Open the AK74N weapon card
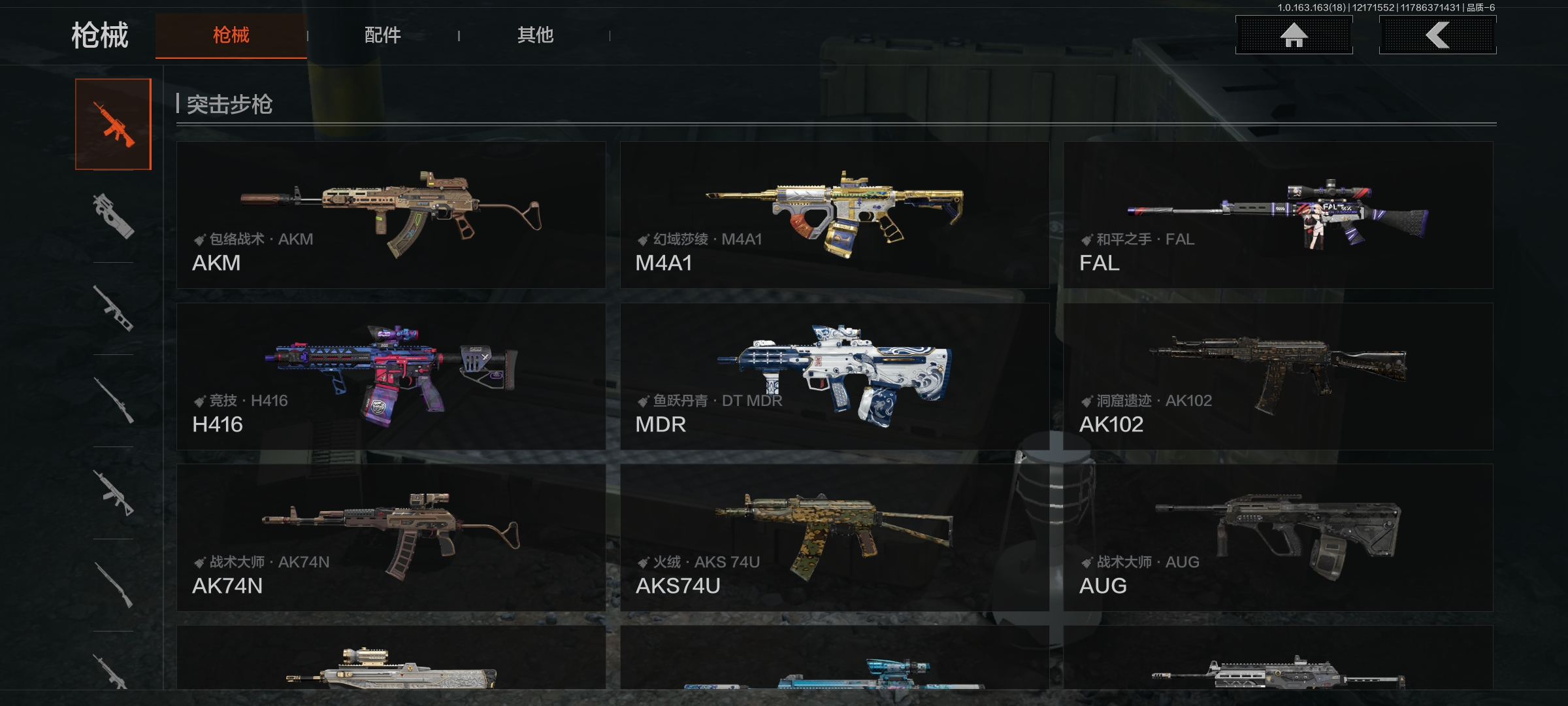The height and width of the screenshot is (706, 1568). (x=391, y=538)
